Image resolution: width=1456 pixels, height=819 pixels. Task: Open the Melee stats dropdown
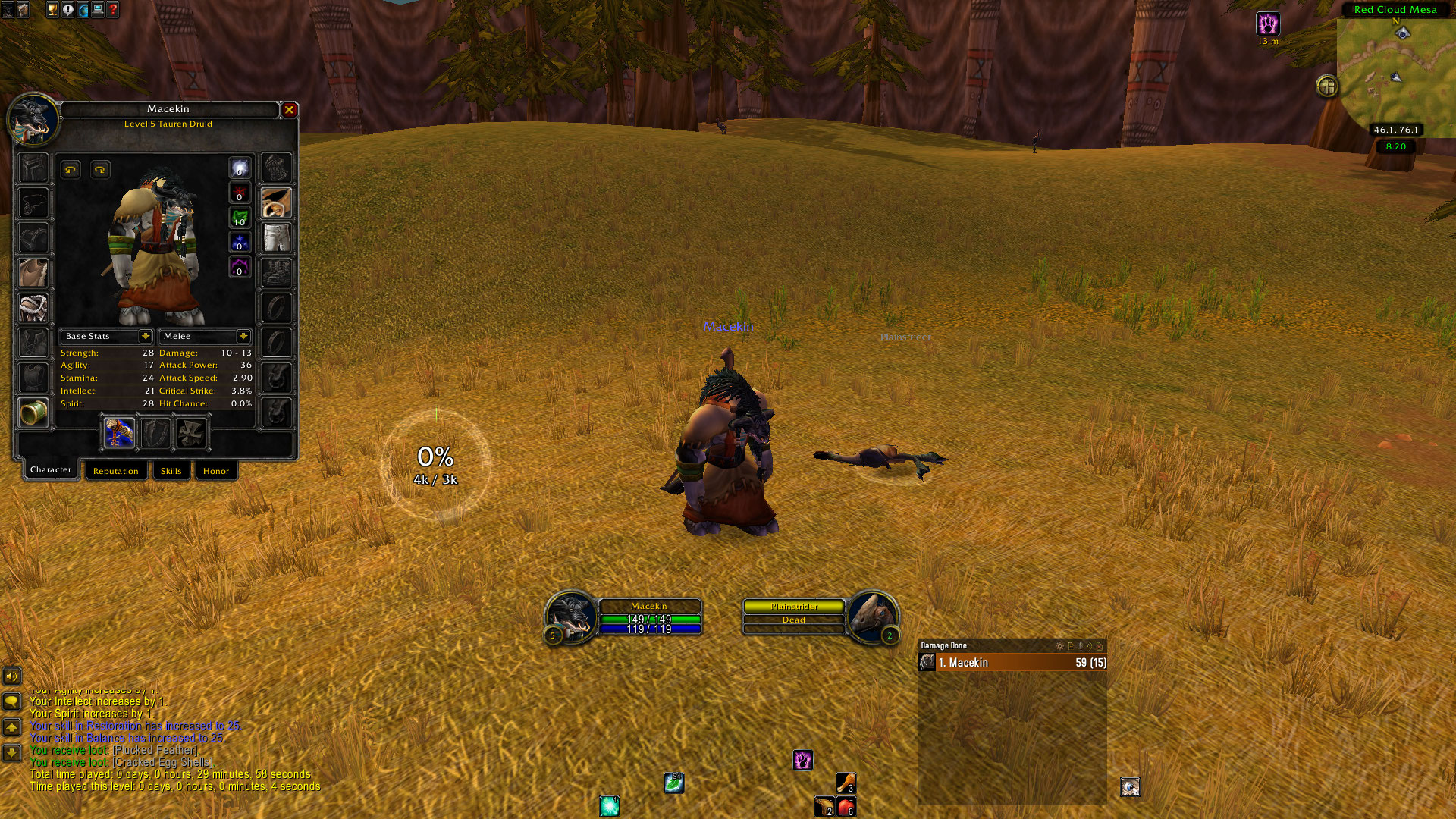pos(243,336)
